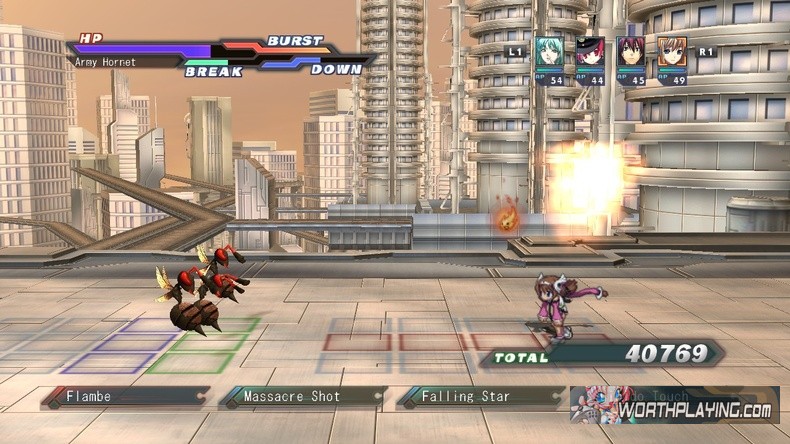Switch to the green-haired character portrait
Viewport: 790px width, 444px height.
[549, 53]
